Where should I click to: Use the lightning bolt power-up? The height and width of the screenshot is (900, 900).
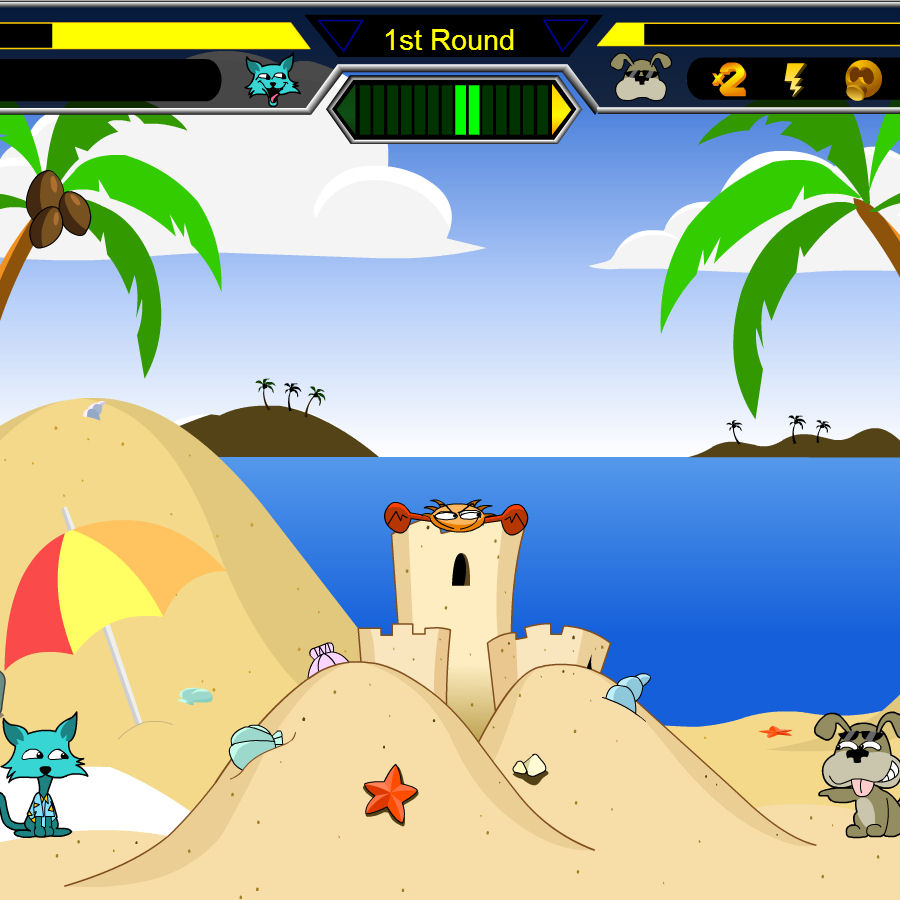click(795, 80)
